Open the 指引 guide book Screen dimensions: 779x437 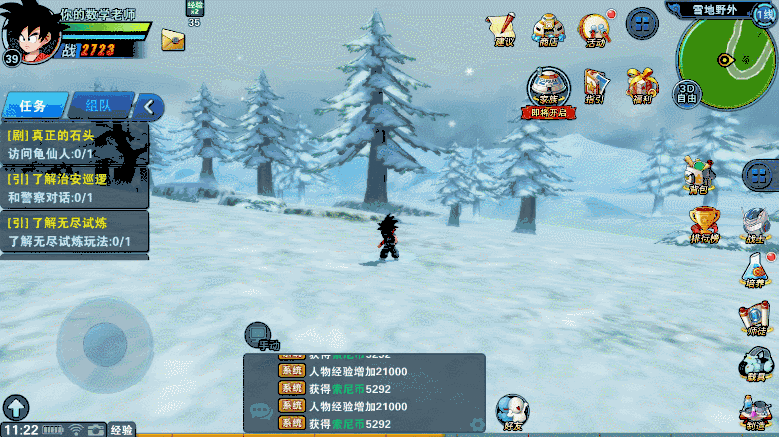[x=594, y=84]
